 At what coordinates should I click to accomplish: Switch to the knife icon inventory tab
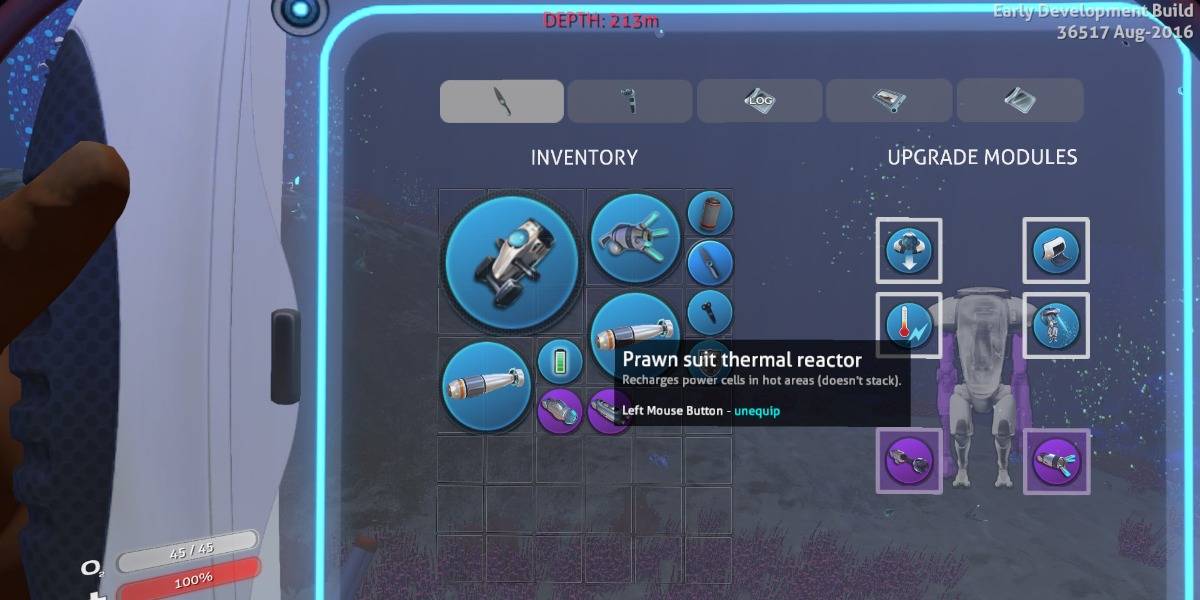(x=502, y=101)
